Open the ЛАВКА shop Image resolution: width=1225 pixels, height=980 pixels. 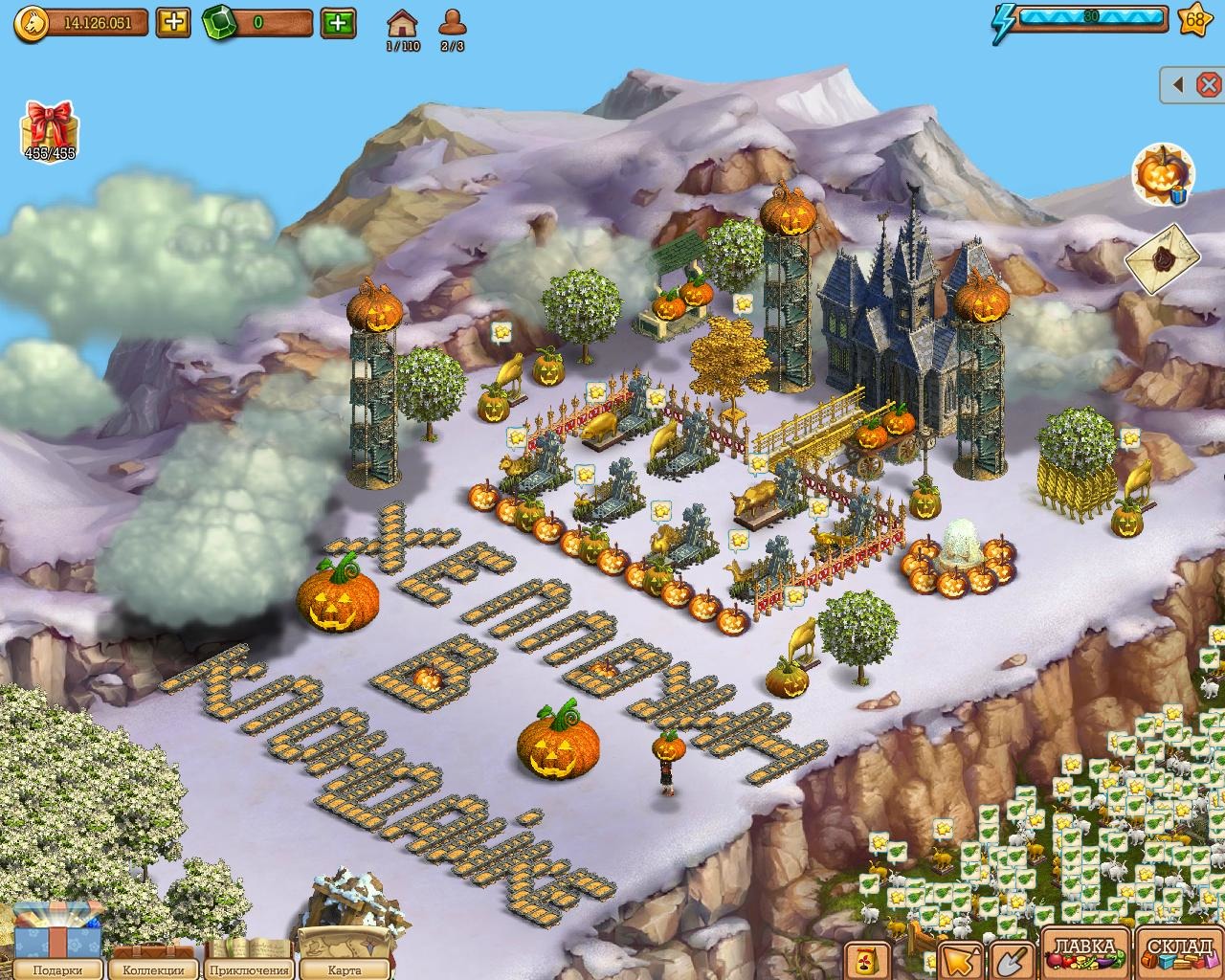pyautogui.click(x=1084, y=953)
